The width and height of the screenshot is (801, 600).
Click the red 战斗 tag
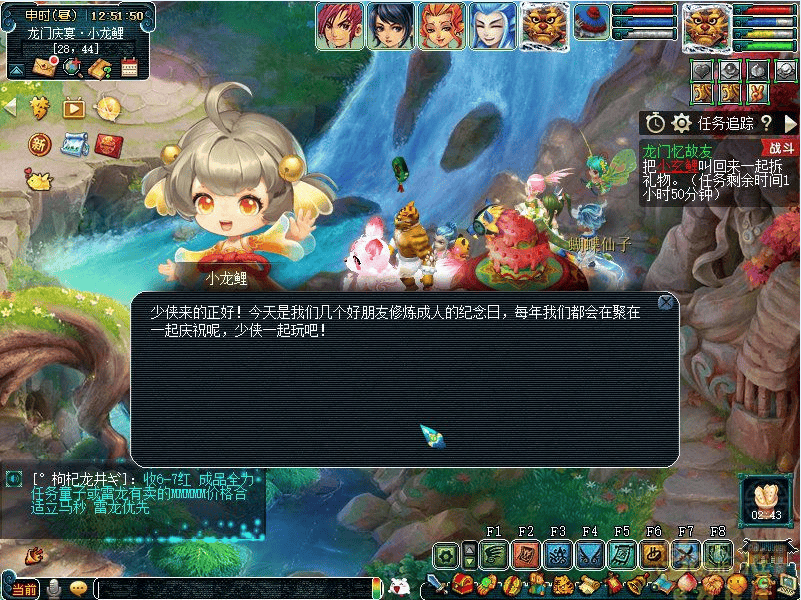[x=781, y=148]
